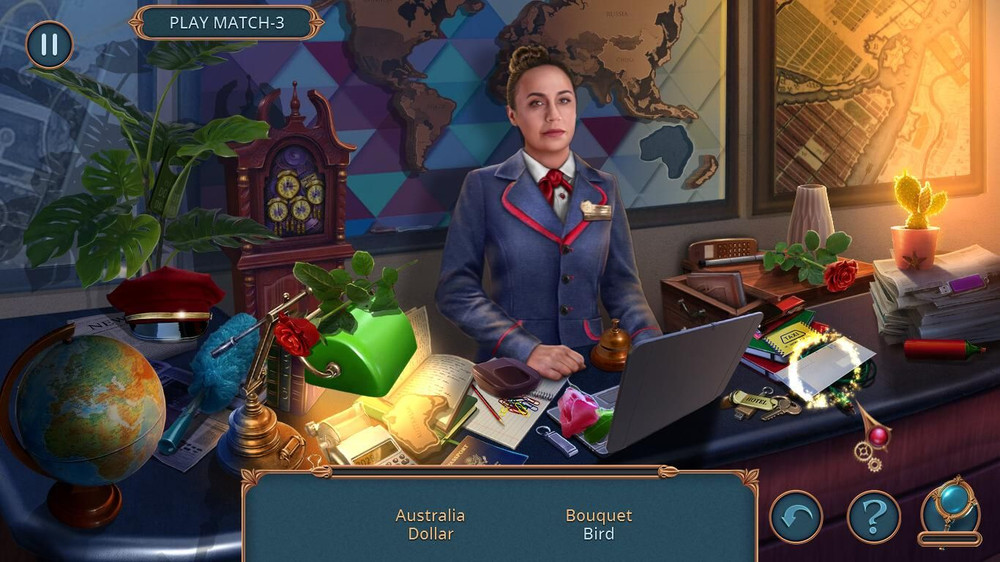Open the question mark help button

[874, 517]
